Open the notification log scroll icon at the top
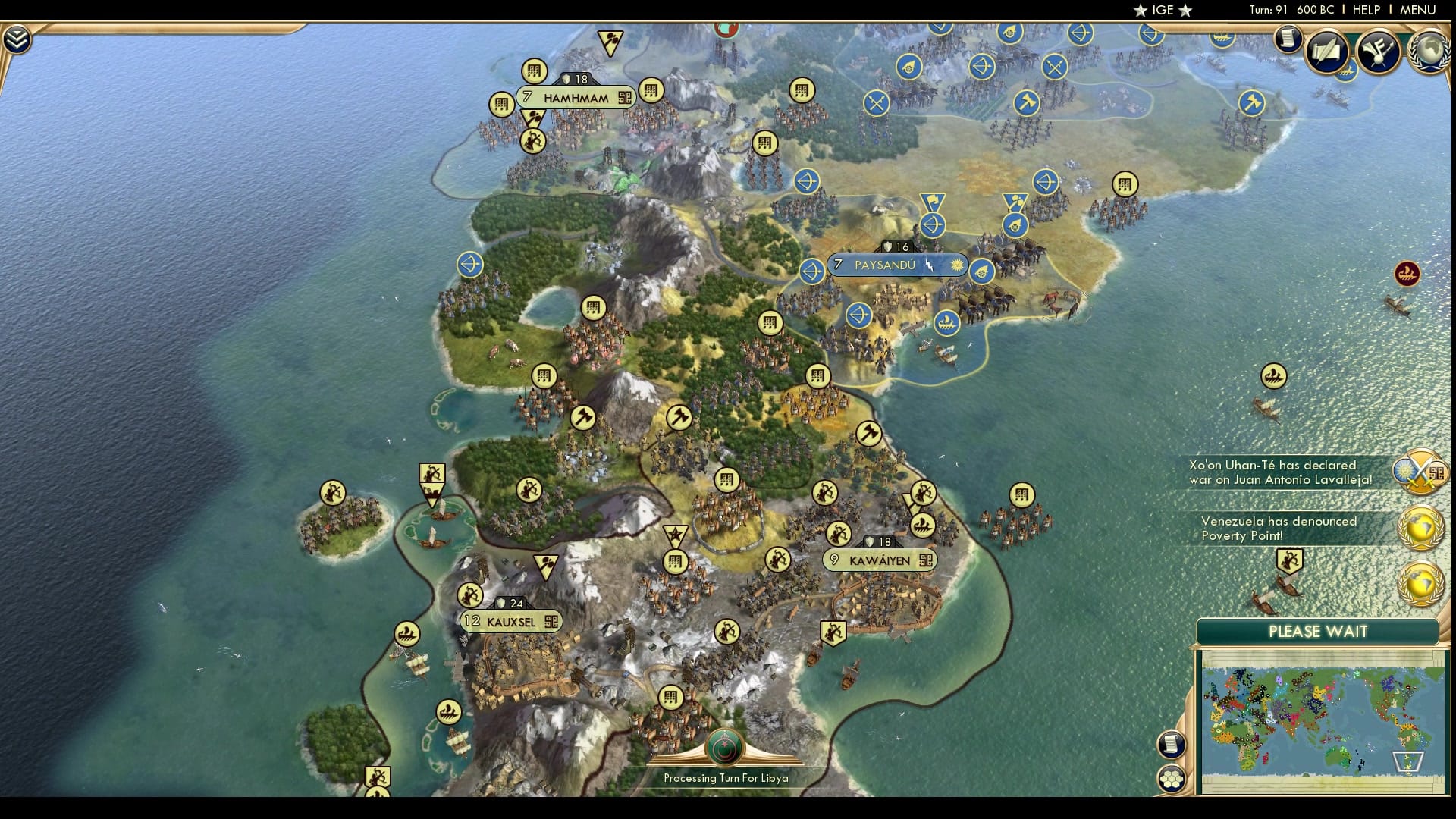The height and width of the screenshot is (819, 1456). click(x=1287, y=39)
